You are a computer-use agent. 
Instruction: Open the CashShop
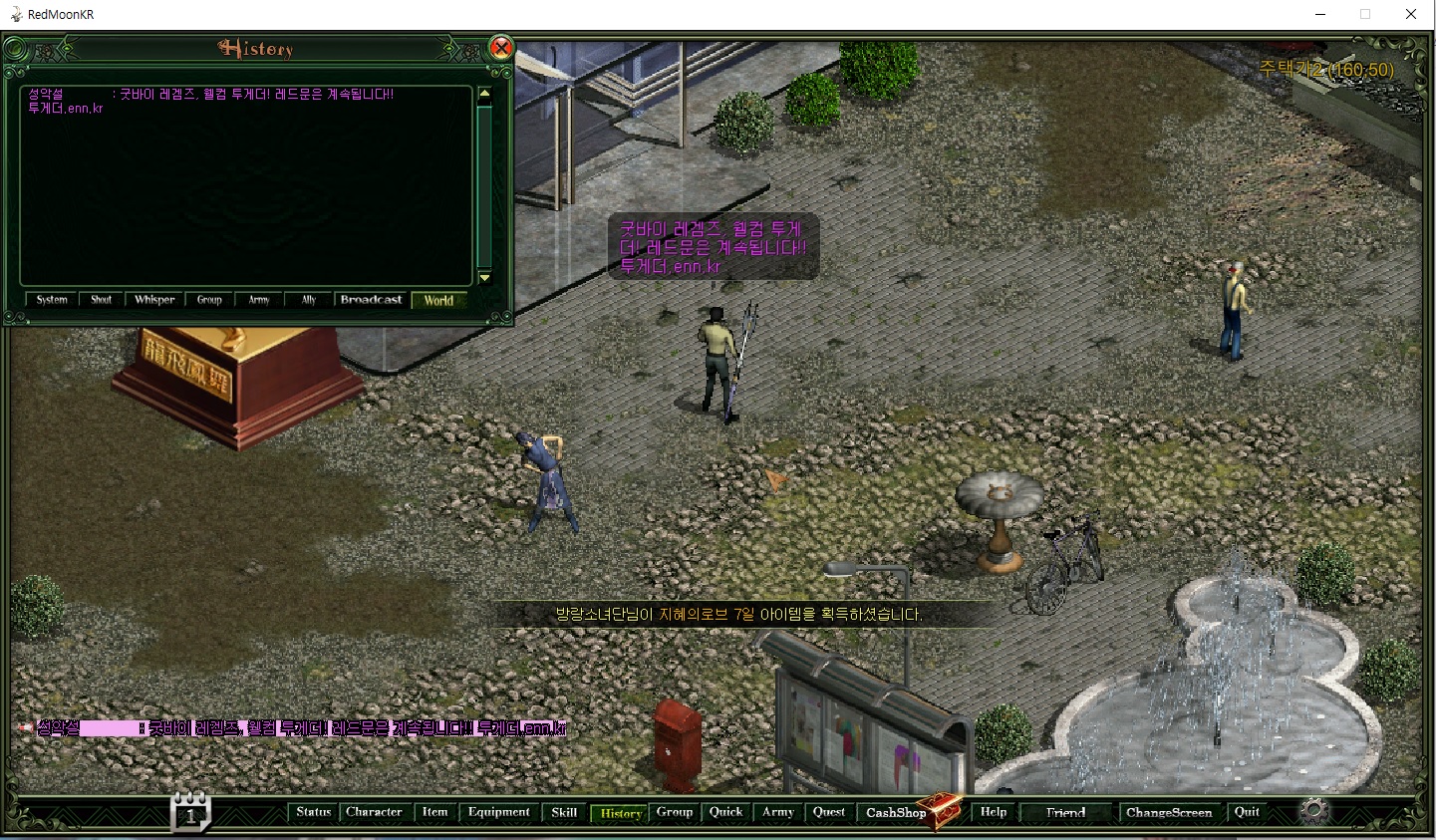[x=896, y=813]
